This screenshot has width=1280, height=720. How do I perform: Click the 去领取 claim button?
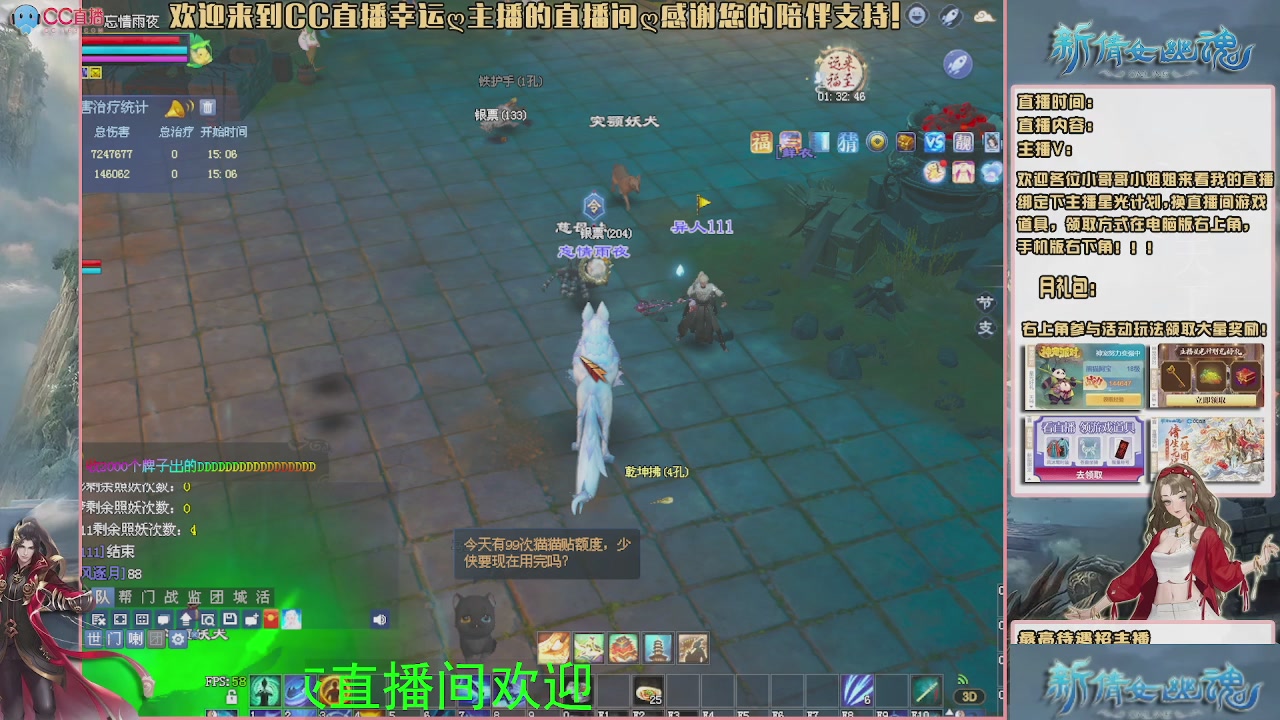pos(1091,474)
